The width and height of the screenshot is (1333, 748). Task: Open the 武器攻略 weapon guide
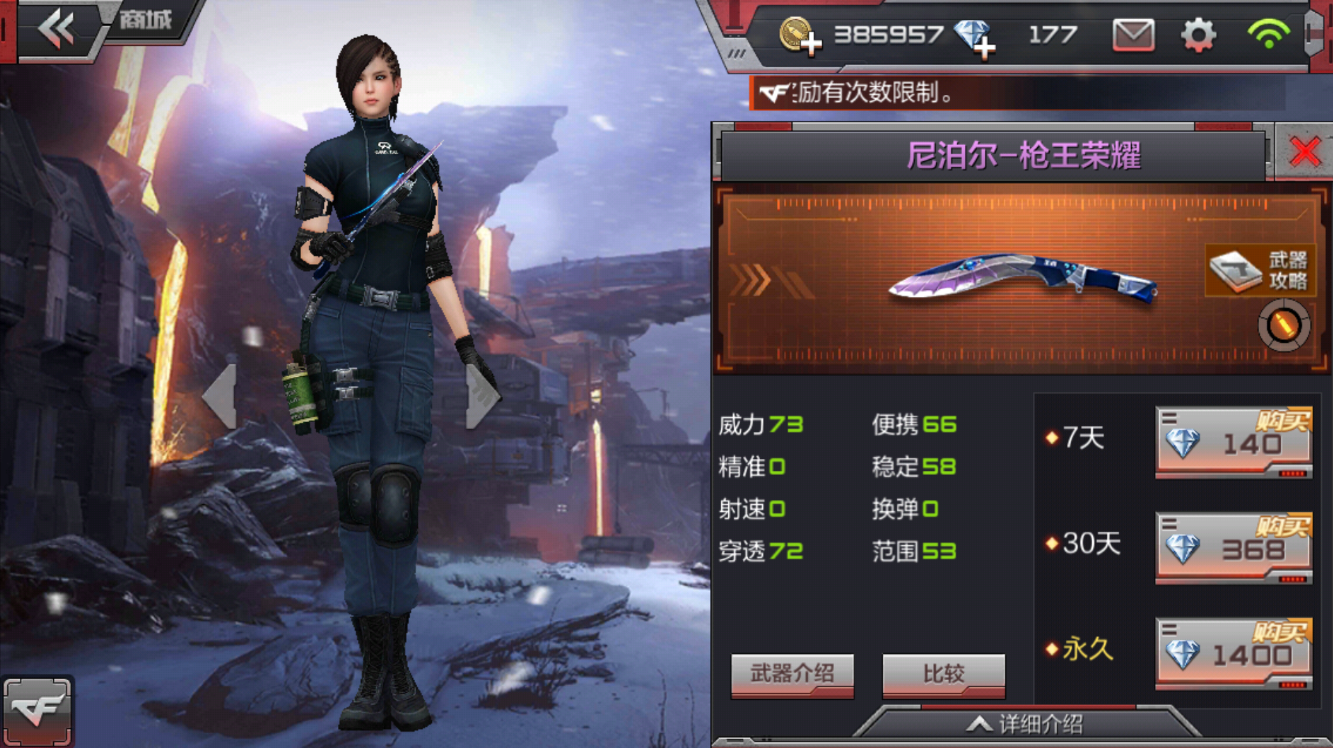pos(1259,270)
